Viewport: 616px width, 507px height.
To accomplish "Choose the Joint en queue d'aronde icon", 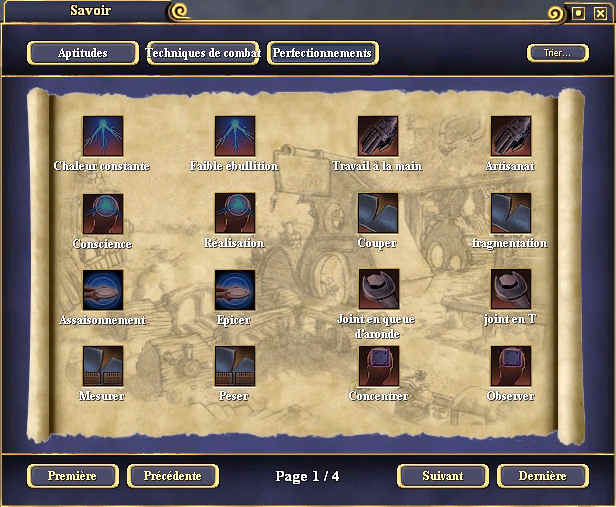I will [x=379, y=290].
